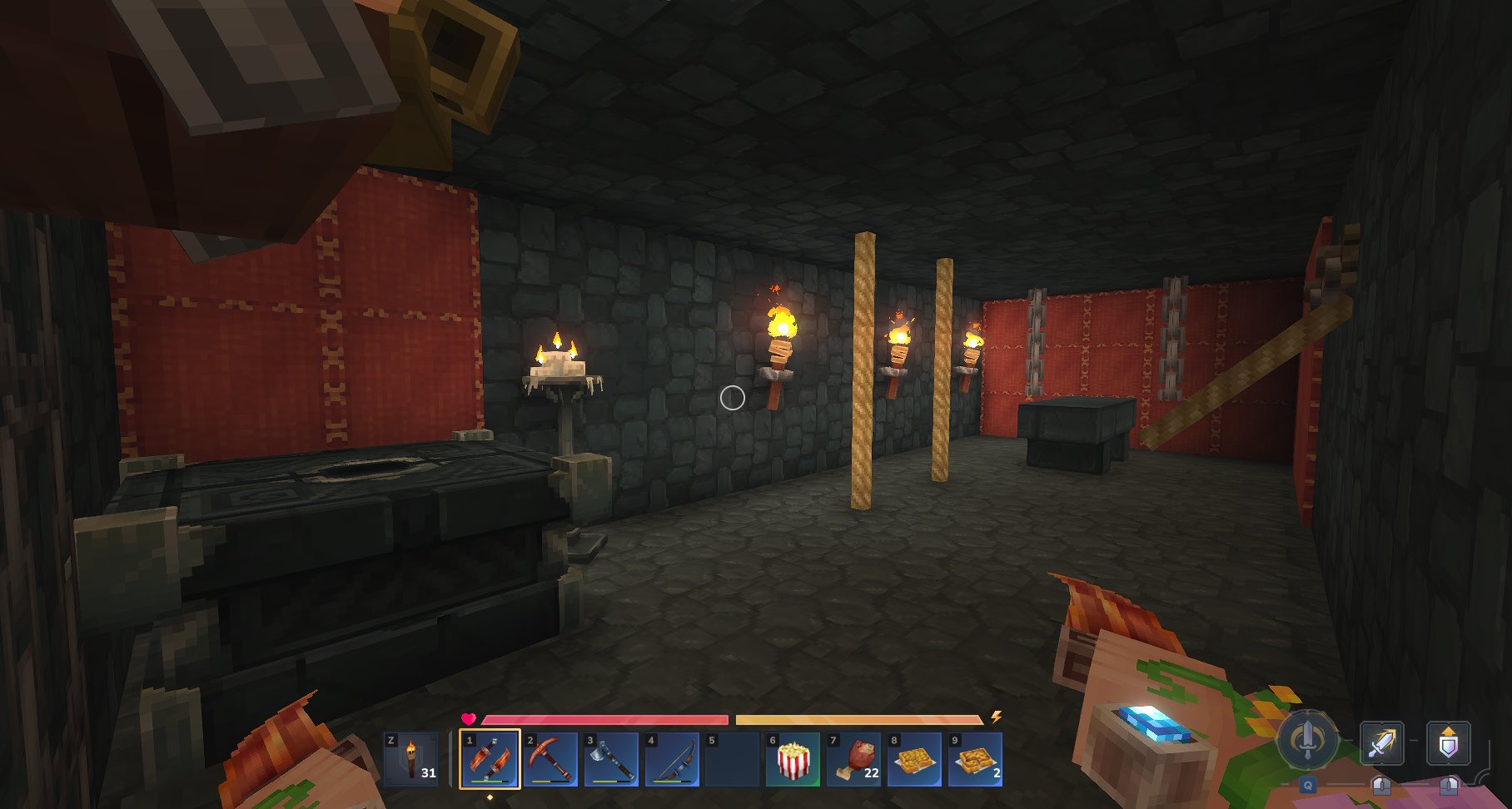Select the dual daggers in slot 1
This screenshot has height=809, width=1512.
[x=490, y=758]
